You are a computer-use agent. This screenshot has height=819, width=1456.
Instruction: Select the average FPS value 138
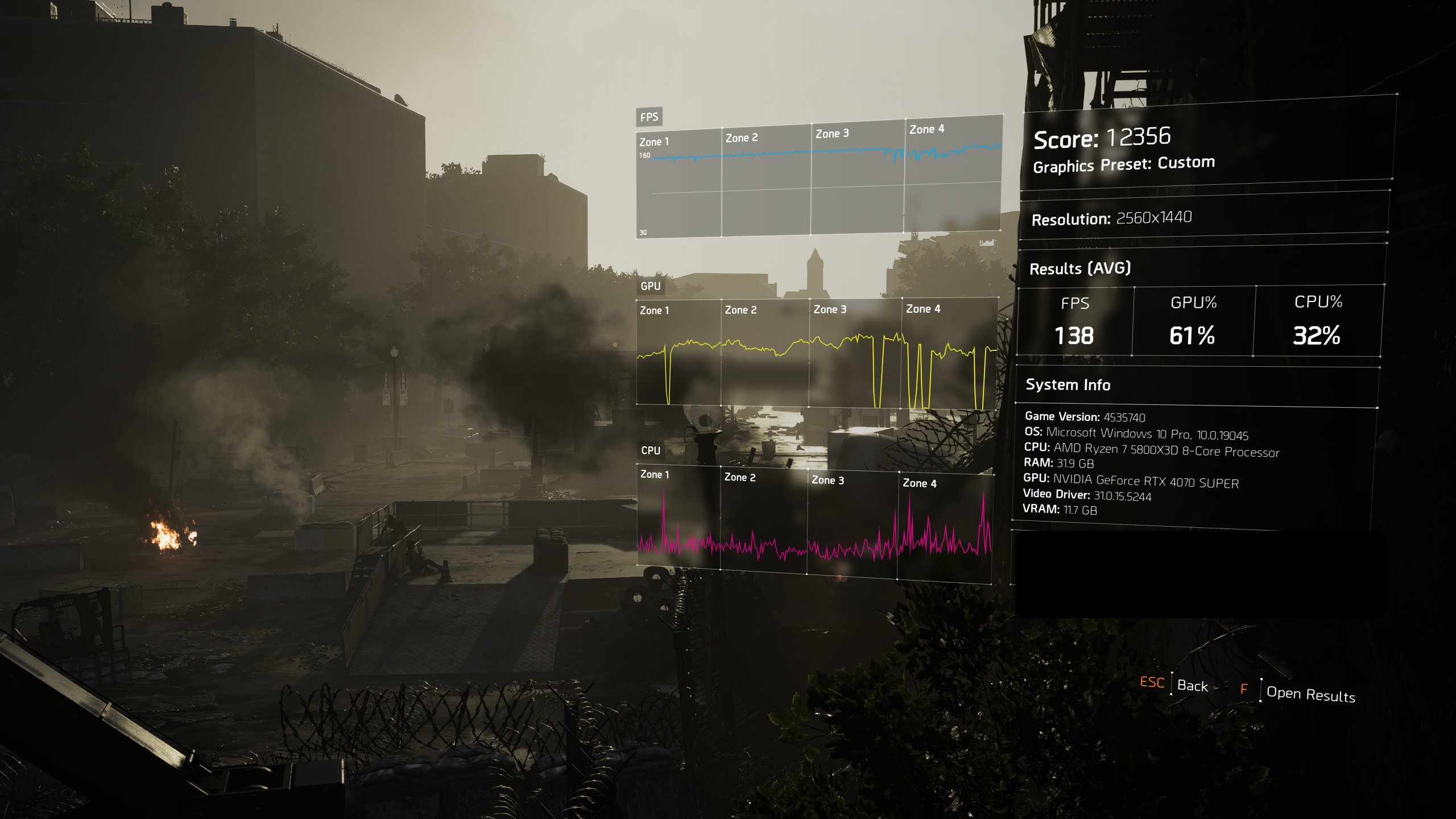(1075, 336)
